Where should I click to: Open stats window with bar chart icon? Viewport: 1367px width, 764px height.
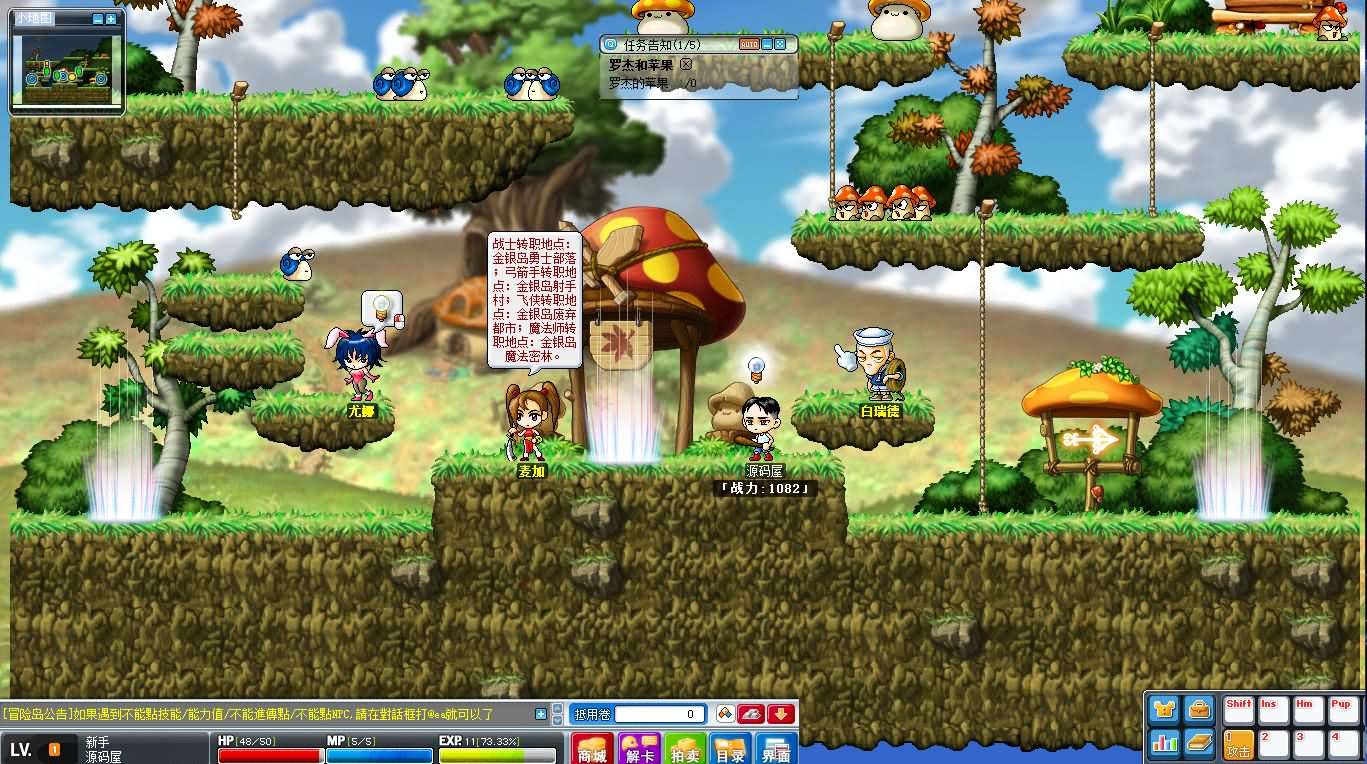click(1165, 742)
